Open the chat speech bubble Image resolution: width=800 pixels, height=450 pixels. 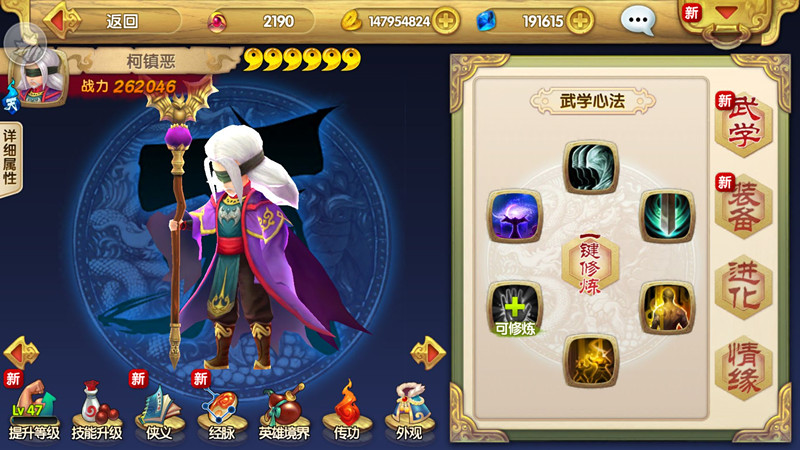coord(637,20)
